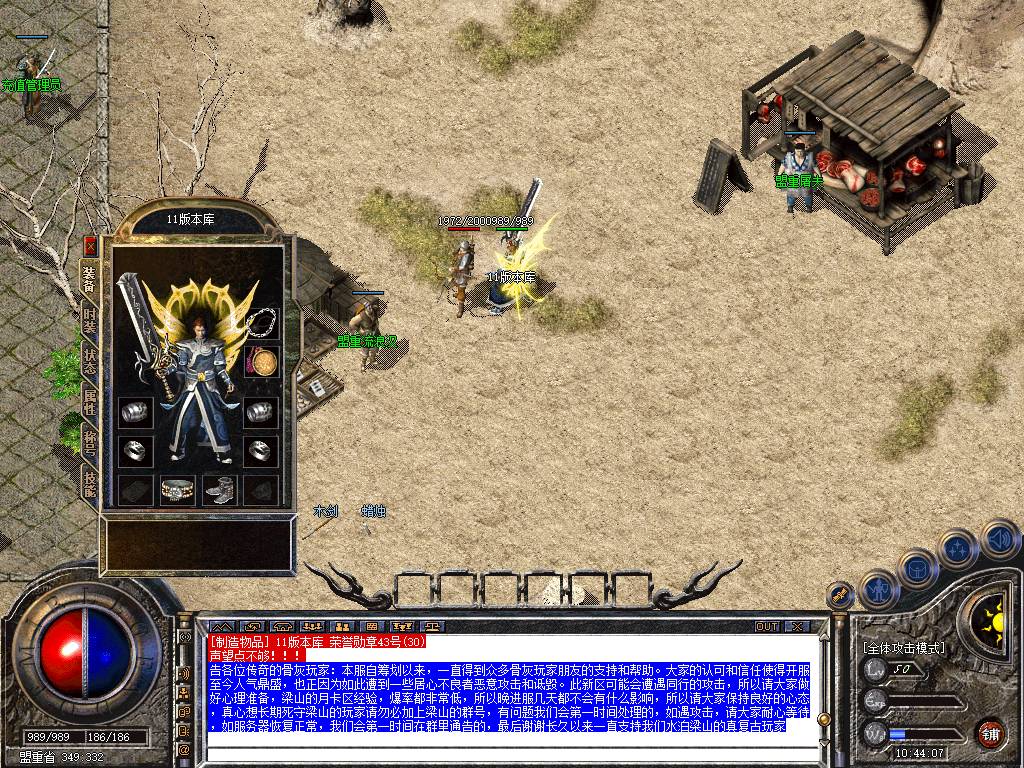The height and width of the screenshot is (768, 1024).
Task: Open the bag inventory round button
Action: (916, 569)
